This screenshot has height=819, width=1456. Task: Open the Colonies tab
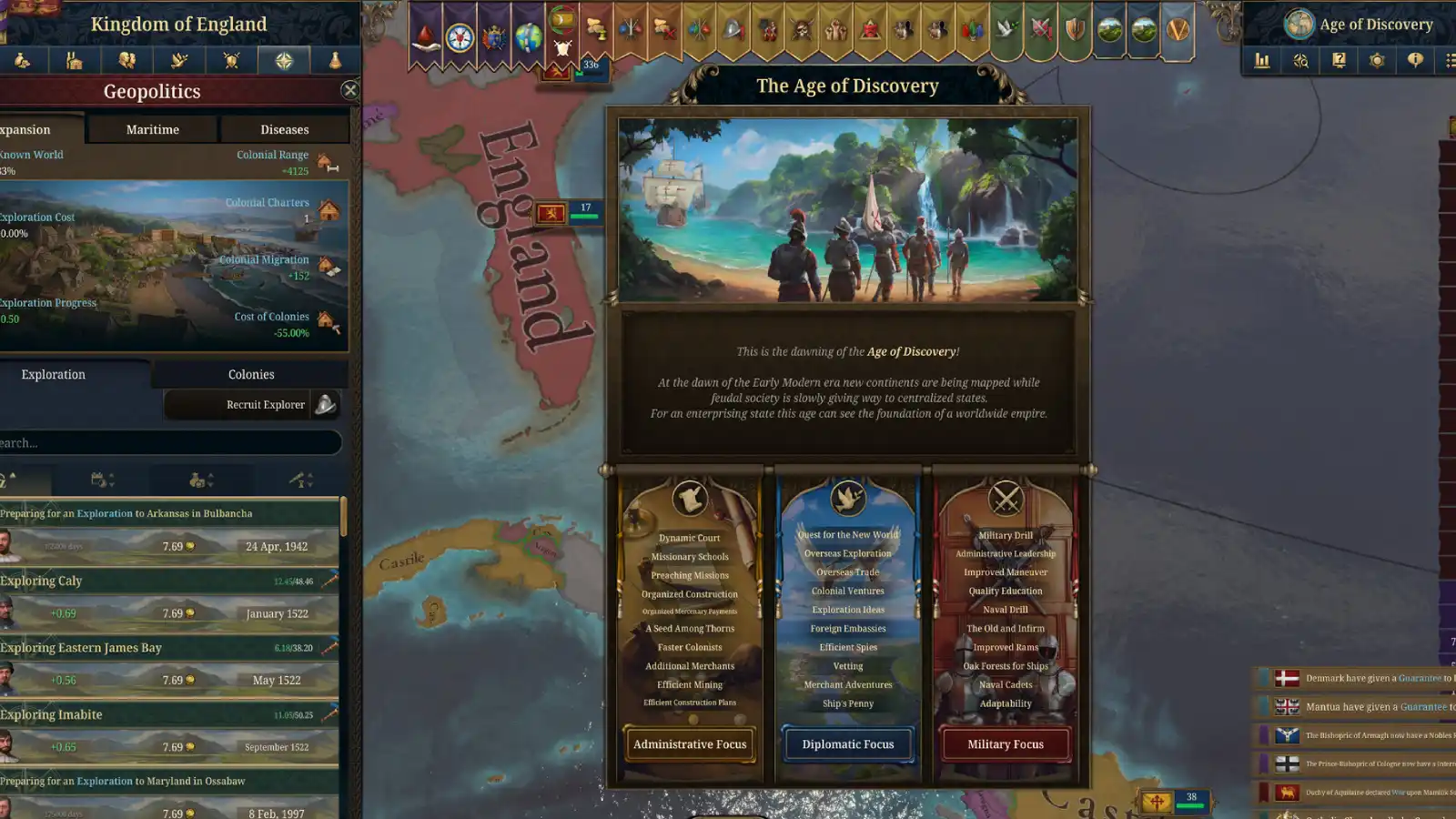point(250,374)
